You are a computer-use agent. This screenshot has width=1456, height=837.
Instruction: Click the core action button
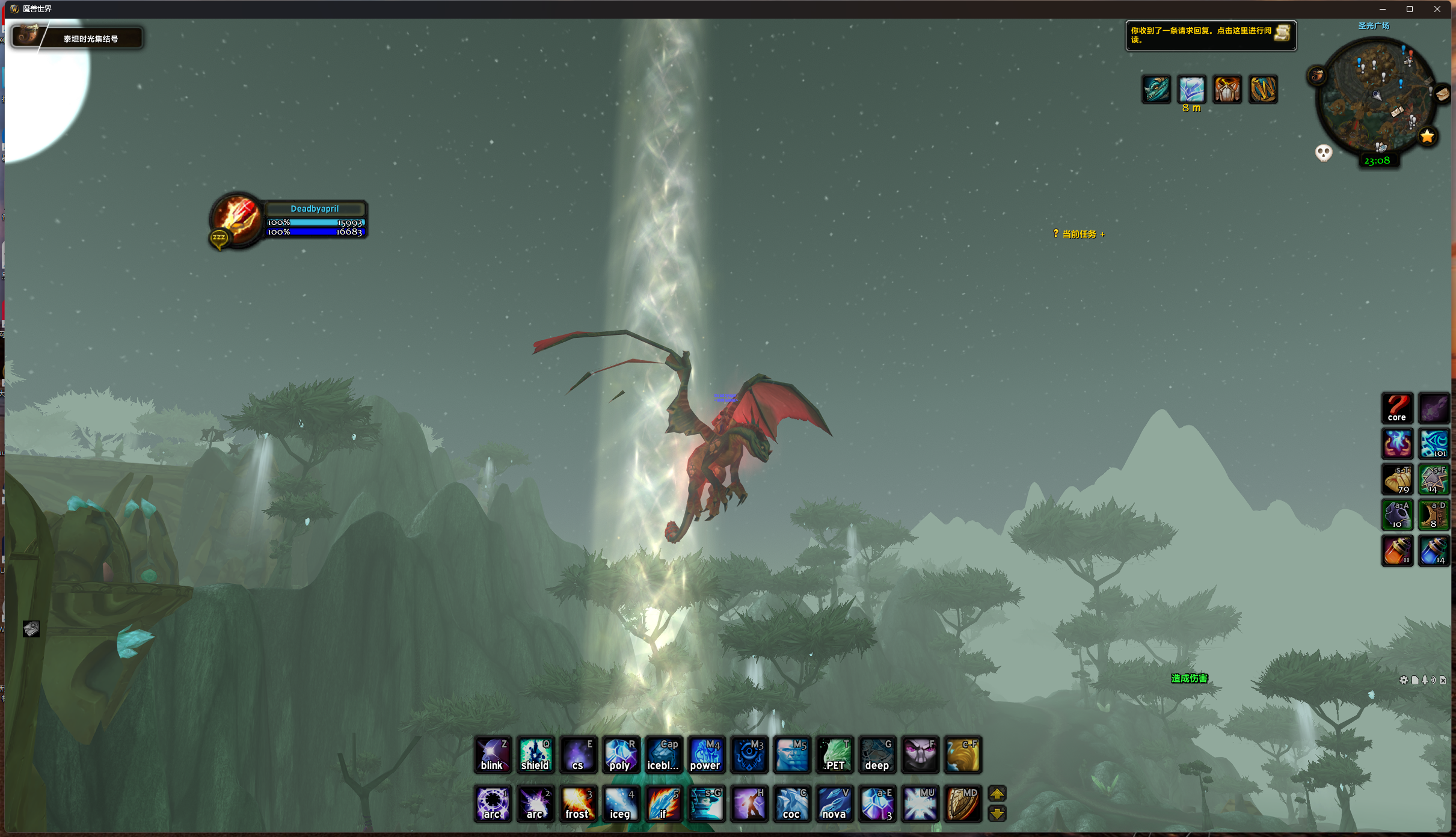pos(1396,408)
